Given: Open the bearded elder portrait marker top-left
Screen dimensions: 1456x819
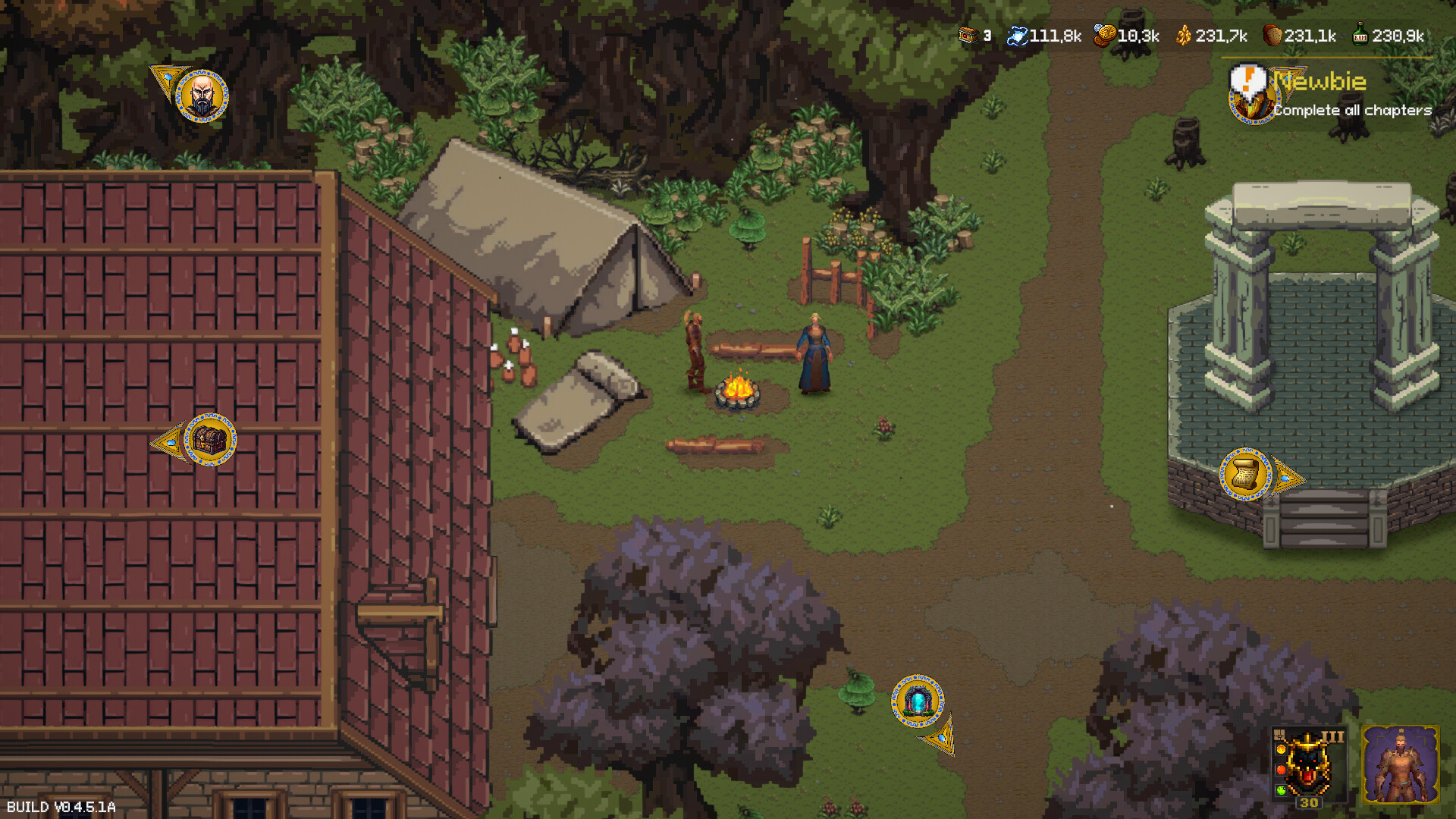Looking at the screenshot, I should pos(203,97).
